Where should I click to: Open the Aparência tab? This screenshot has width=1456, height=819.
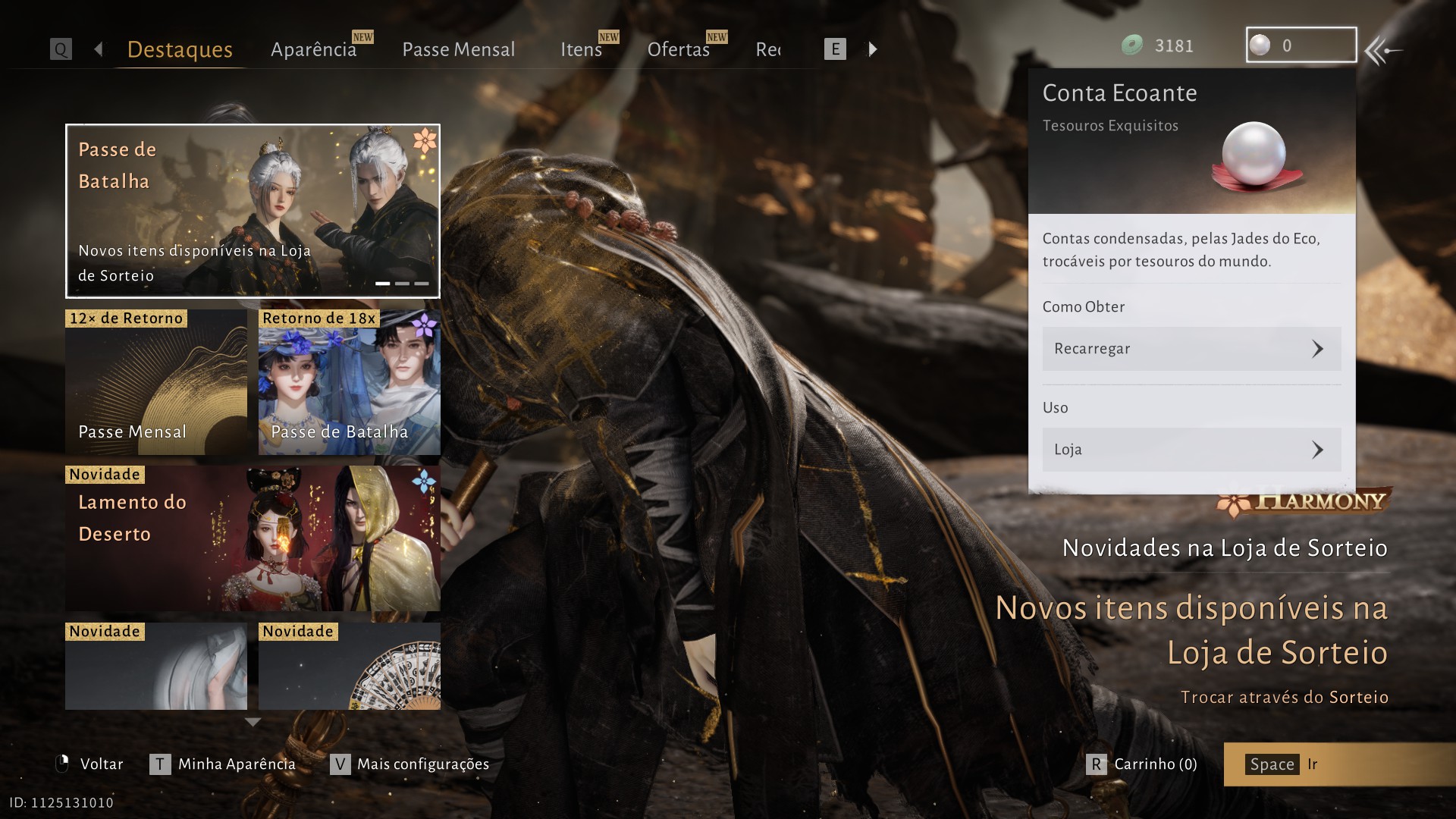313,49
